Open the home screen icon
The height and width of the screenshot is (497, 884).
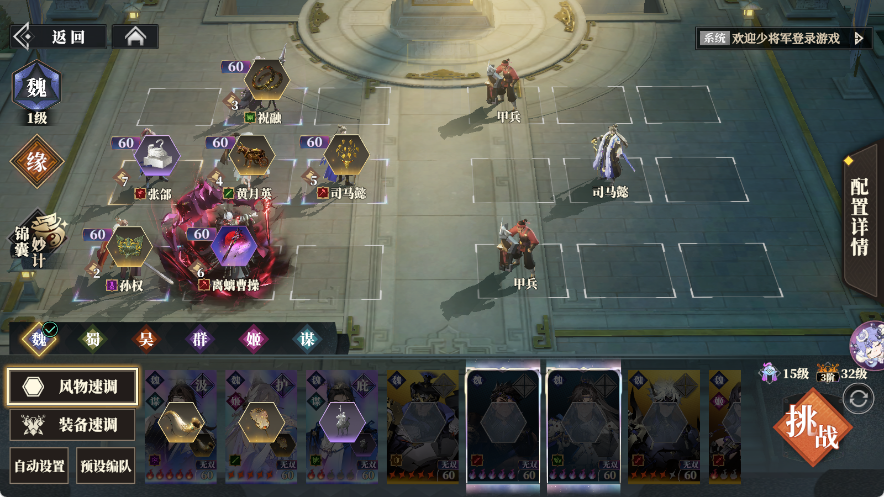pyautogui.click(x=135, y=37)
